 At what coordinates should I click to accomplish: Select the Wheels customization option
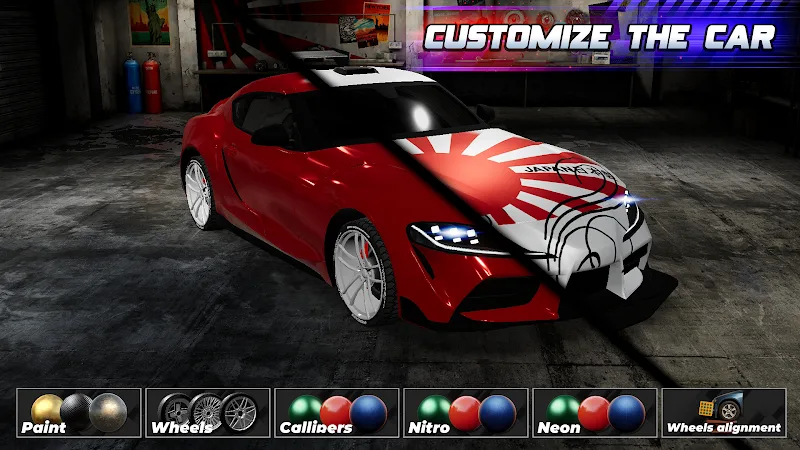coord(208,413)
